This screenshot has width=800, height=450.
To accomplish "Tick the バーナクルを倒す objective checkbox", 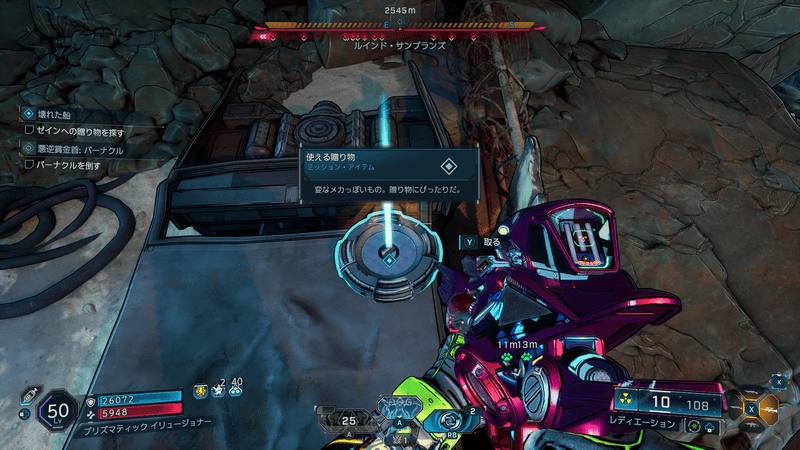I will tap(30, 164).
